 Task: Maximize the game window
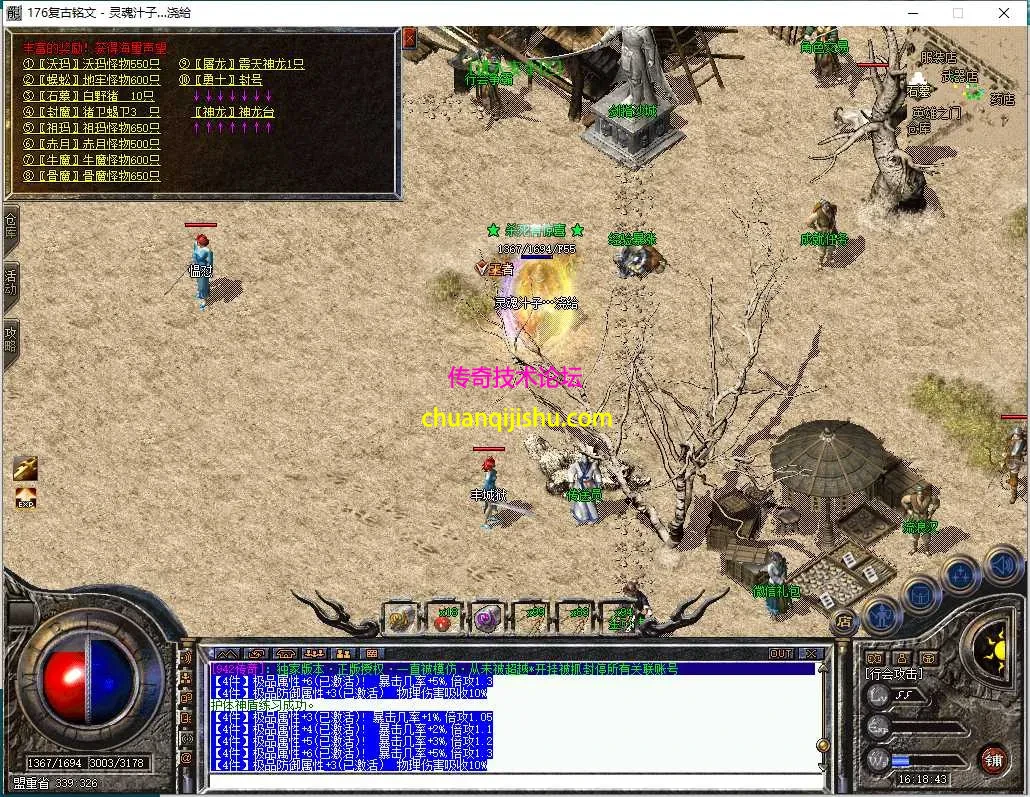(x=958, y=13)
